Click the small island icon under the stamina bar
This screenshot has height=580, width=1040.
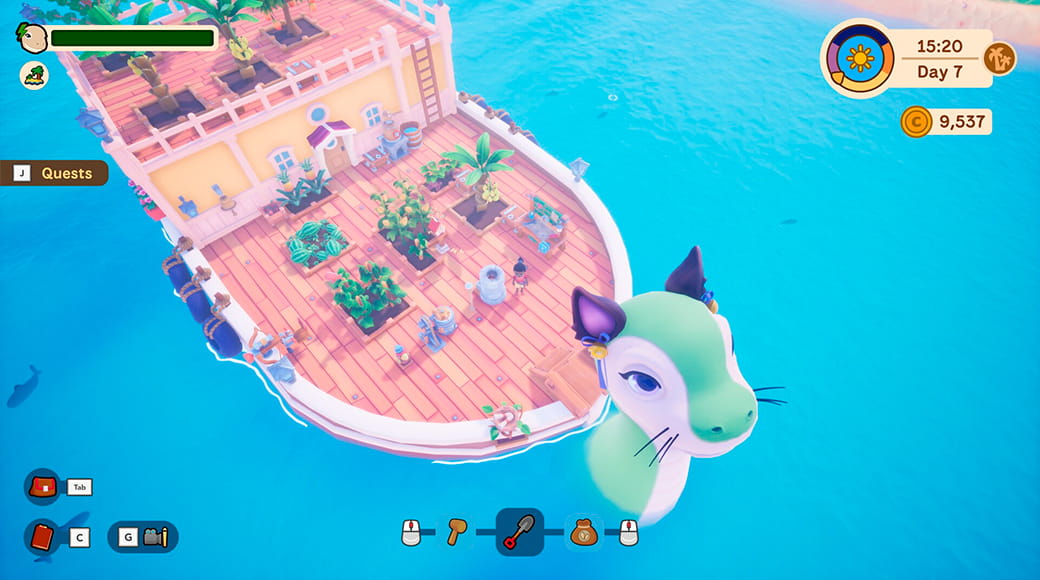(33, 75)
